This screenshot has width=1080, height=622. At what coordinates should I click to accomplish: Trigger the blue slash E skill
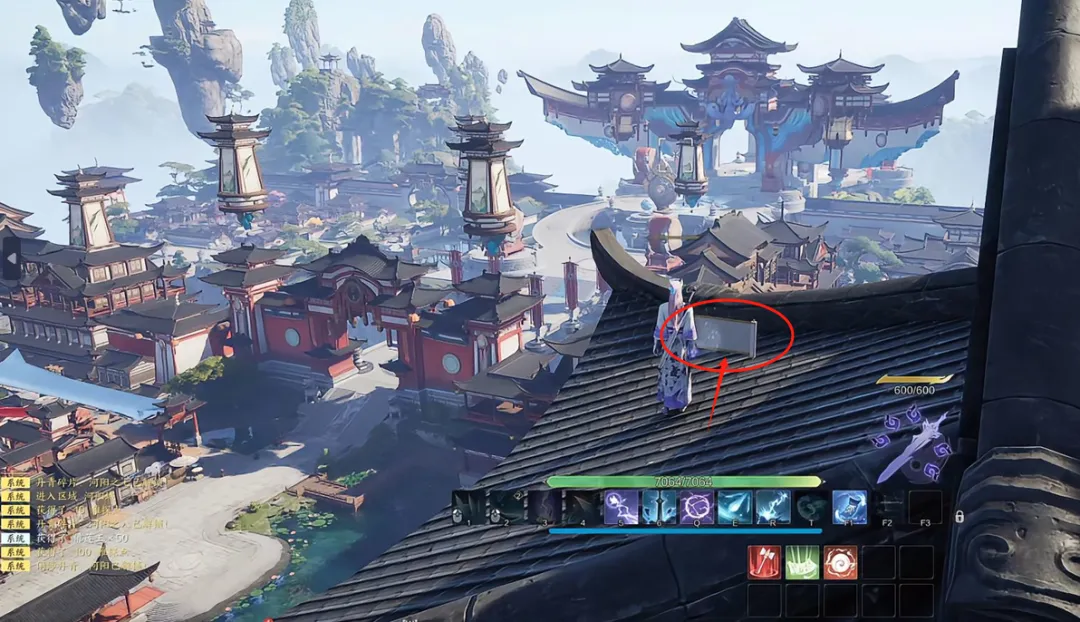[x=735, y=507]
